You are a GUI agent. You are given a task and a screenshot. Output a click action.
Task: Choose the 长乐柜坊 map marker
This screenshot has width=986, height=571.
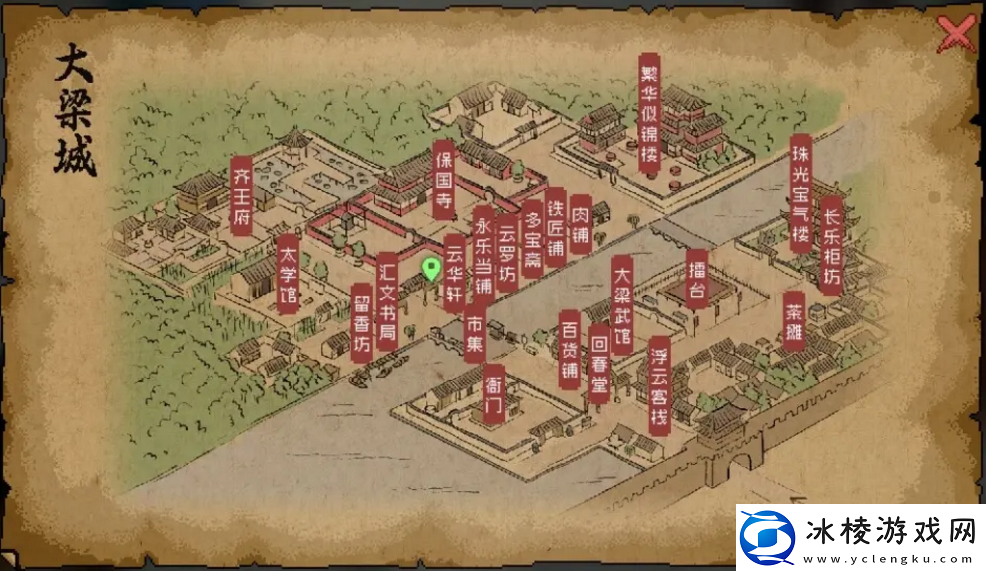[x=830, y=244]
